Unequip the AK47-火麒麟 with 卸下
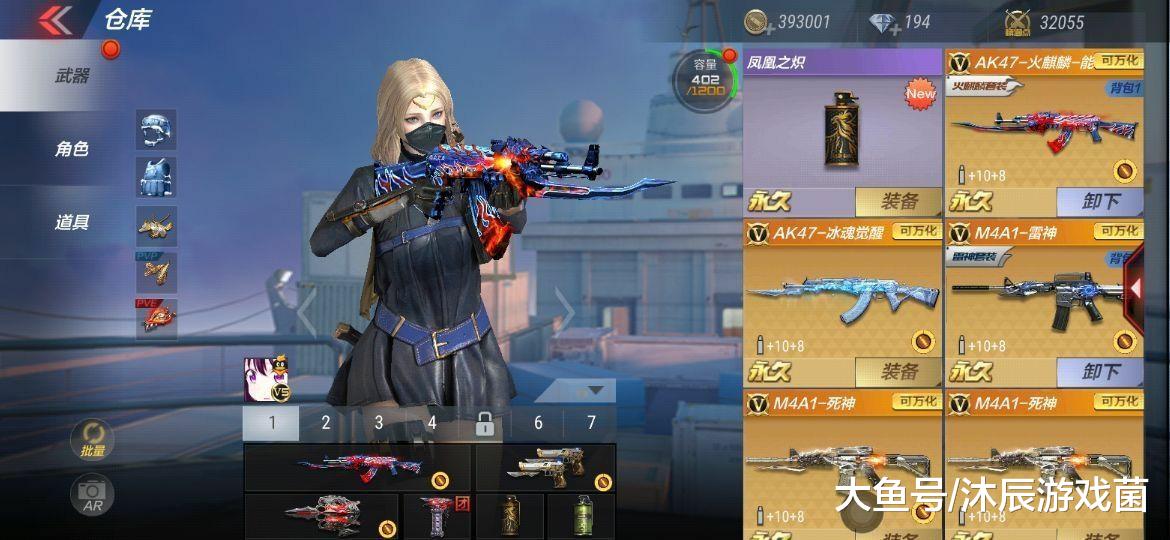Viewport: 1170px width, 540px height. coord(1099,201)
